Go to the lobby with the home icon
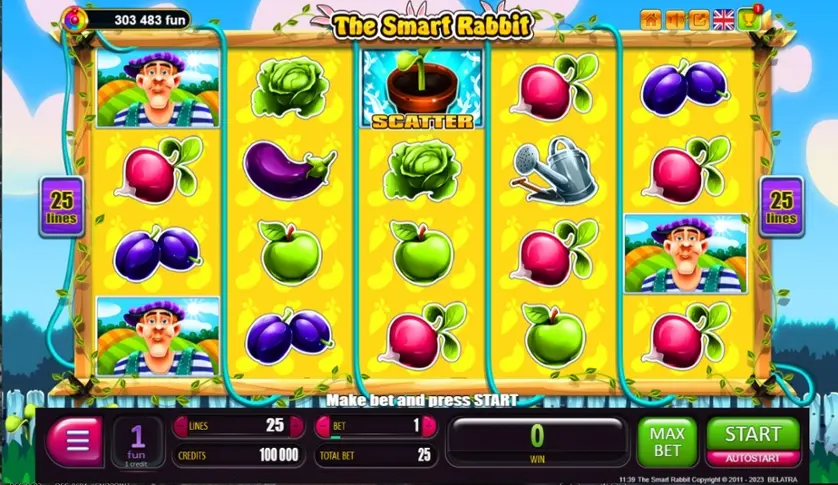The width and height of the screenshot is (838, 485). click(x=651, y=19)
